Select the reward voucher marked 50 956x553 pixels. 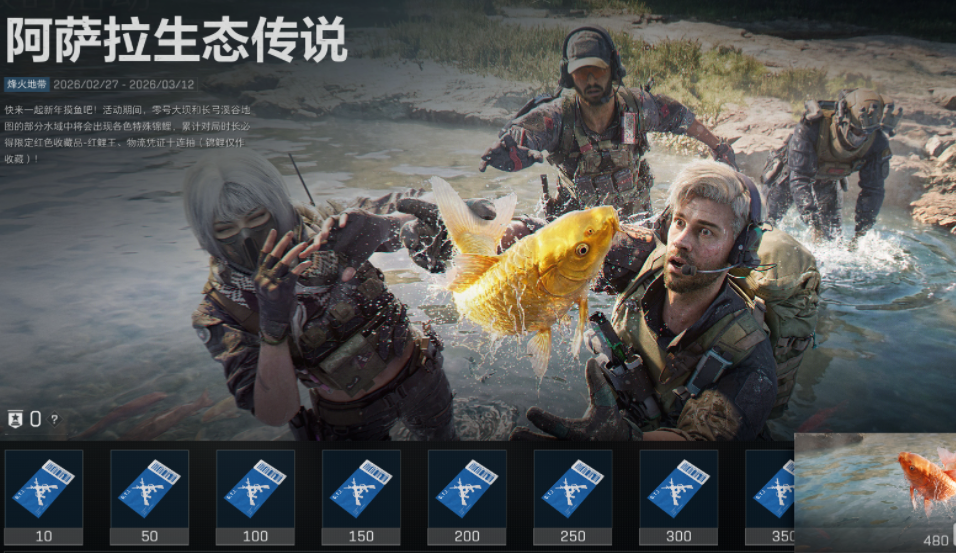[149, 490]
